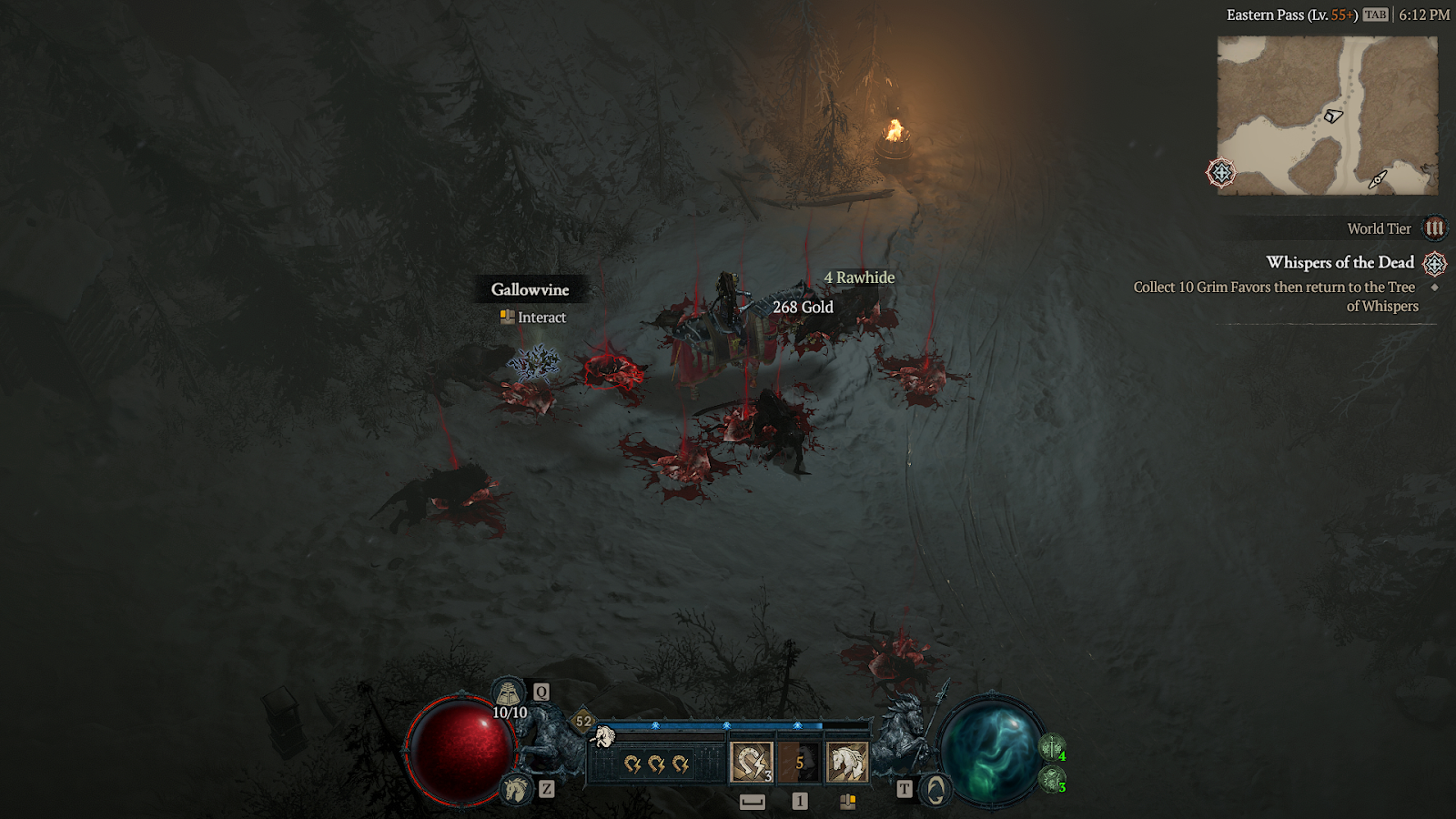
Task: Use the mount skill on cooldown showing 5
Action: pos(799,763)
